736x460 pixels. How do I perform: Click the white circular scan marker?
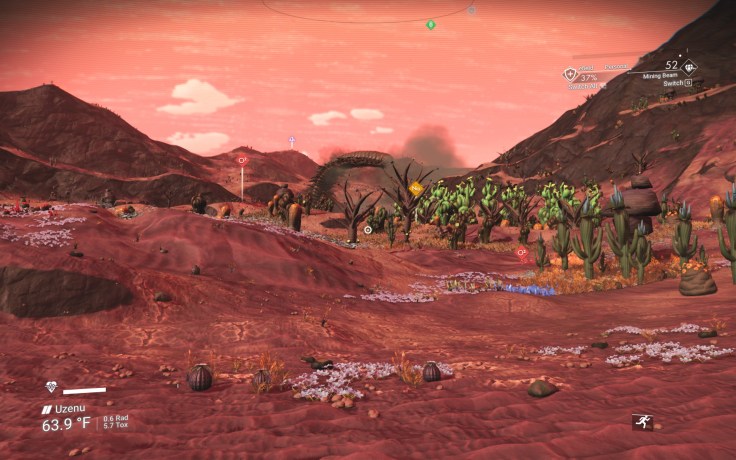point(368,230)
